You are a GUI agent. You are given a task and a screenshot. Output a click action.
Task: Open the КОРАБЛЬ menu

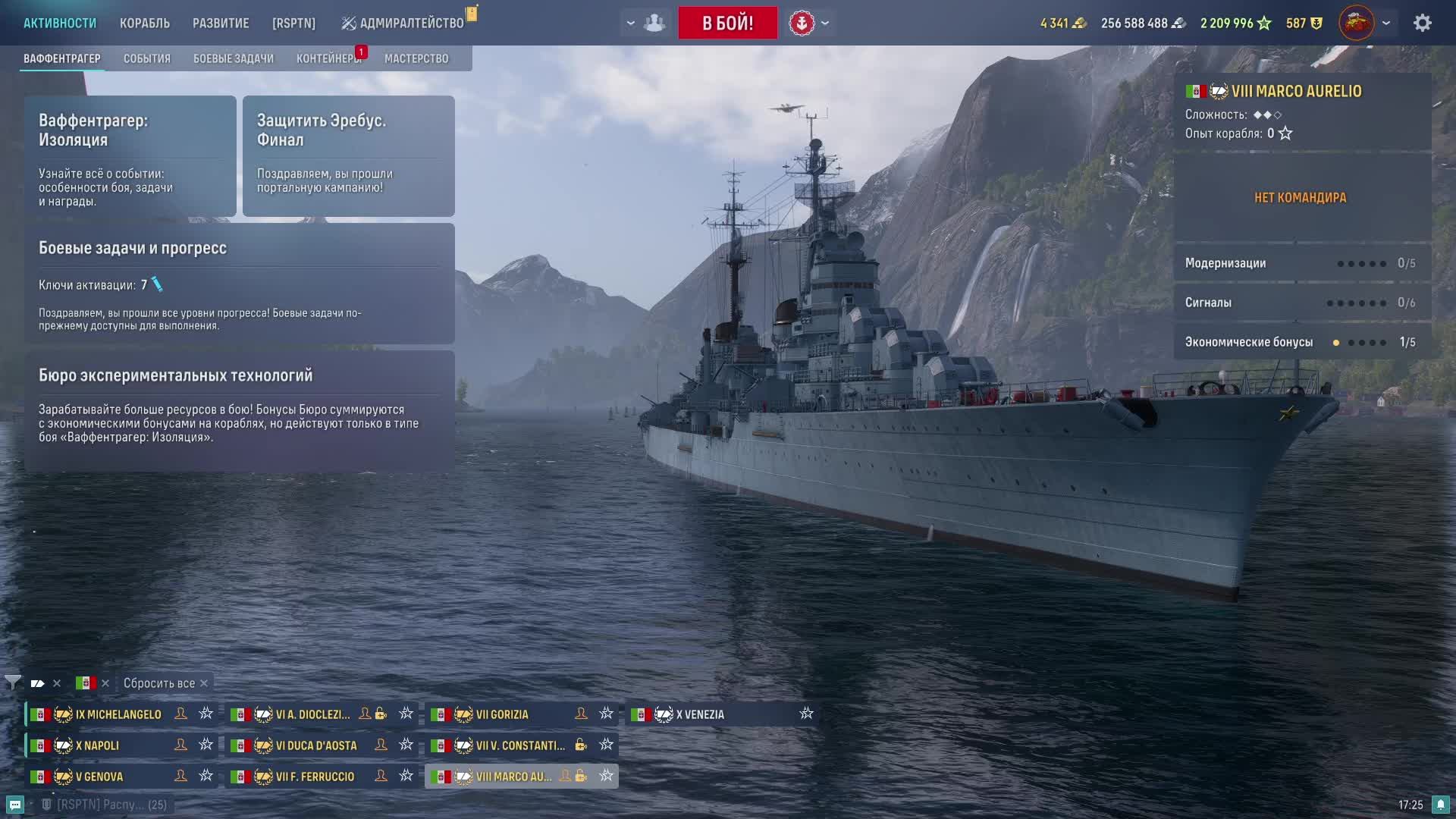[x=144, y=24]
